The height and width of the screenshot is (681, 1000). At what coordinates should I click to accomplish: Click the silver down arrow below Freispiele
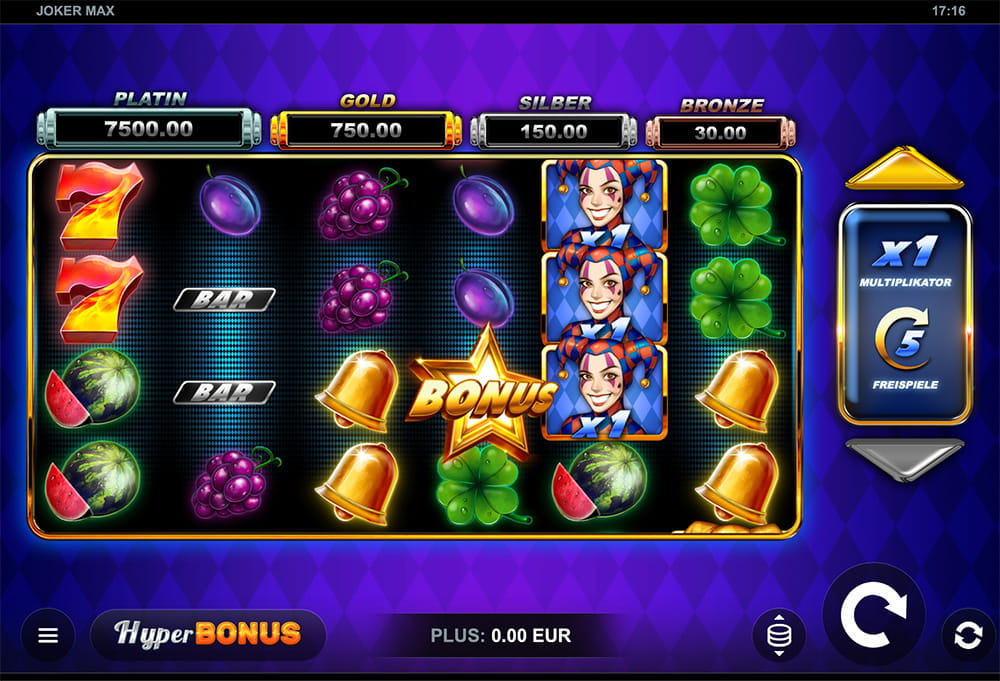(904, 459)
